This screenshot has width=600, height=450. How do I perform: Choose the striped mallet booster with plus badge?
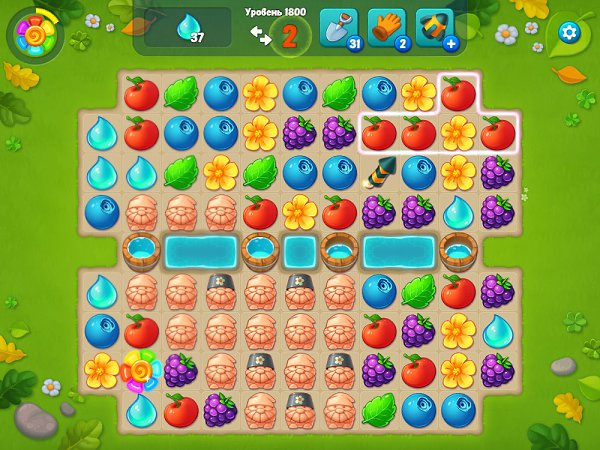pyautogui.click(x=434, y=27)
